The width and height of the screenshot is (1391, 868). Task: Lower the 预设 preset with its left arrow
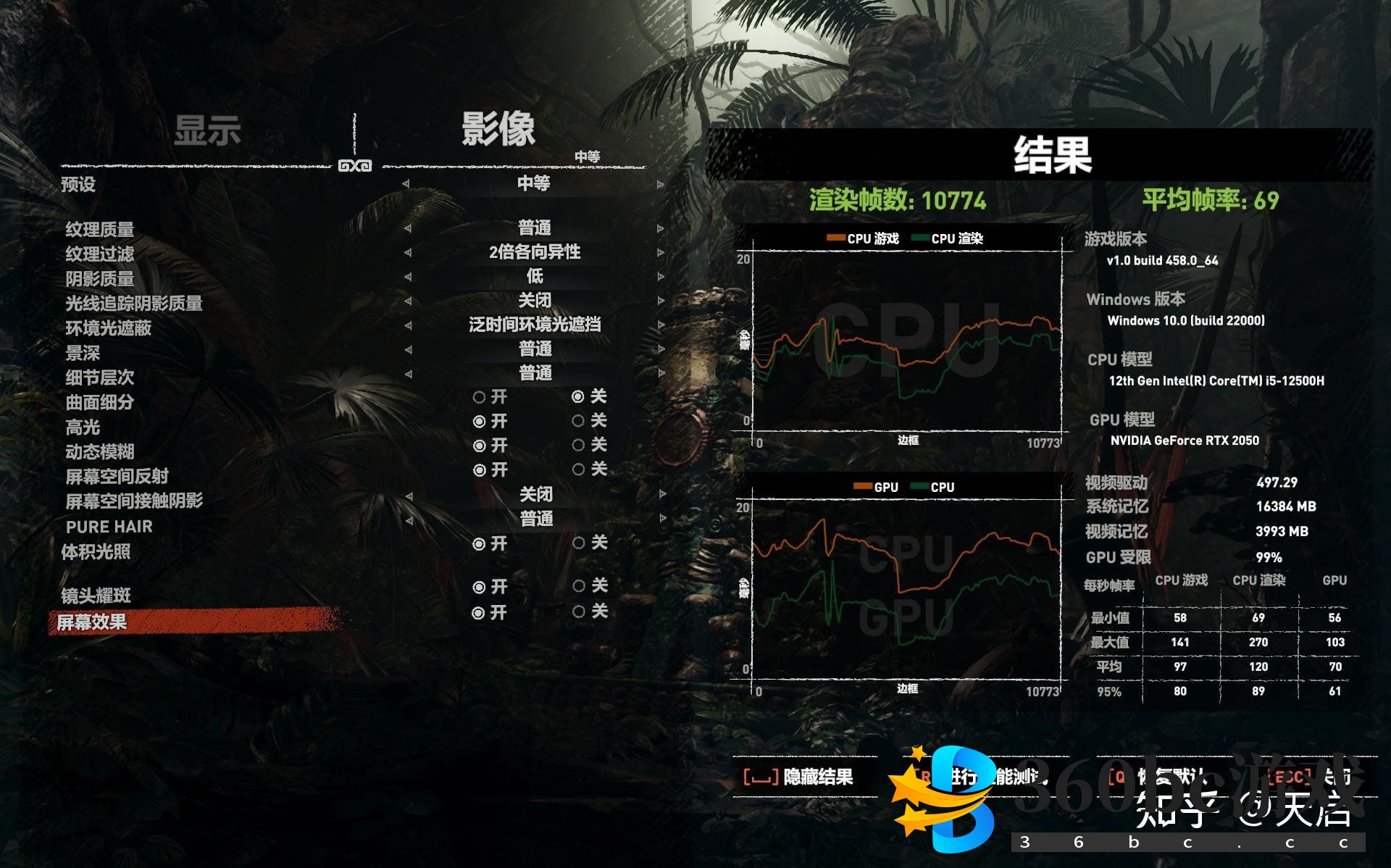[x=406, y=184]
